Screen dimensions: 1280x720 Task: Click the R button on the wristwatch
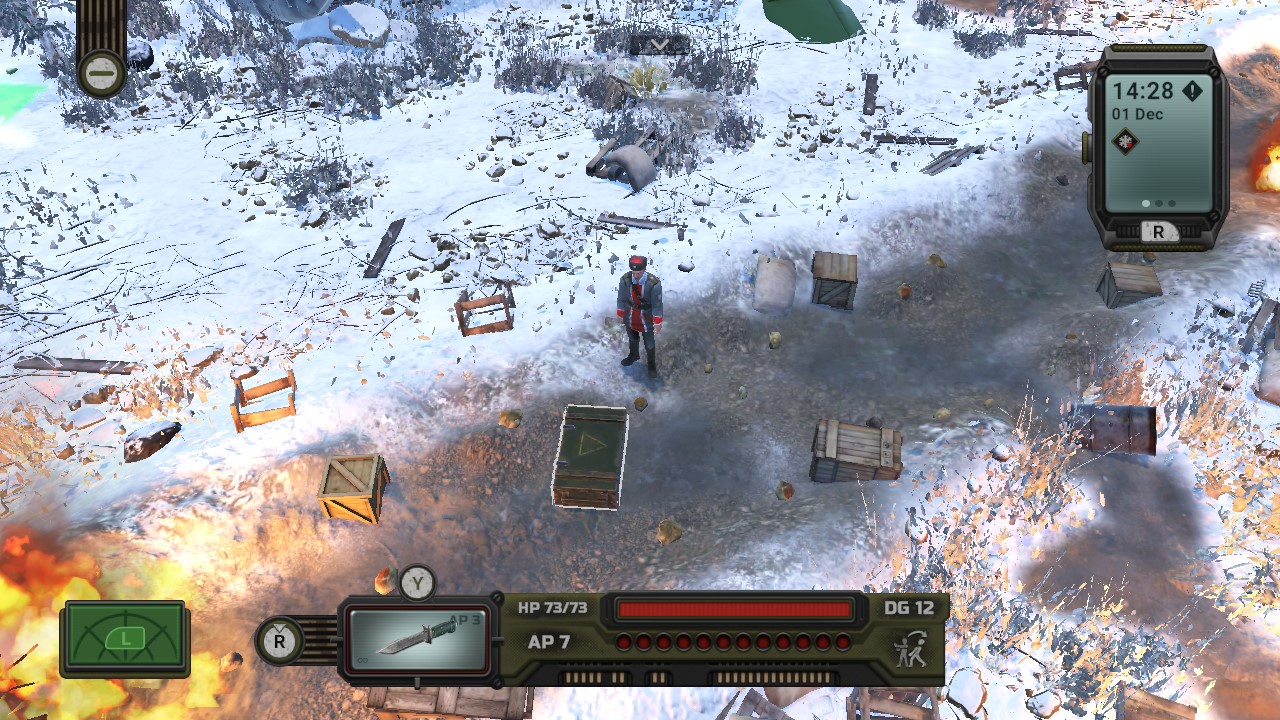[x=1160, y=231]
